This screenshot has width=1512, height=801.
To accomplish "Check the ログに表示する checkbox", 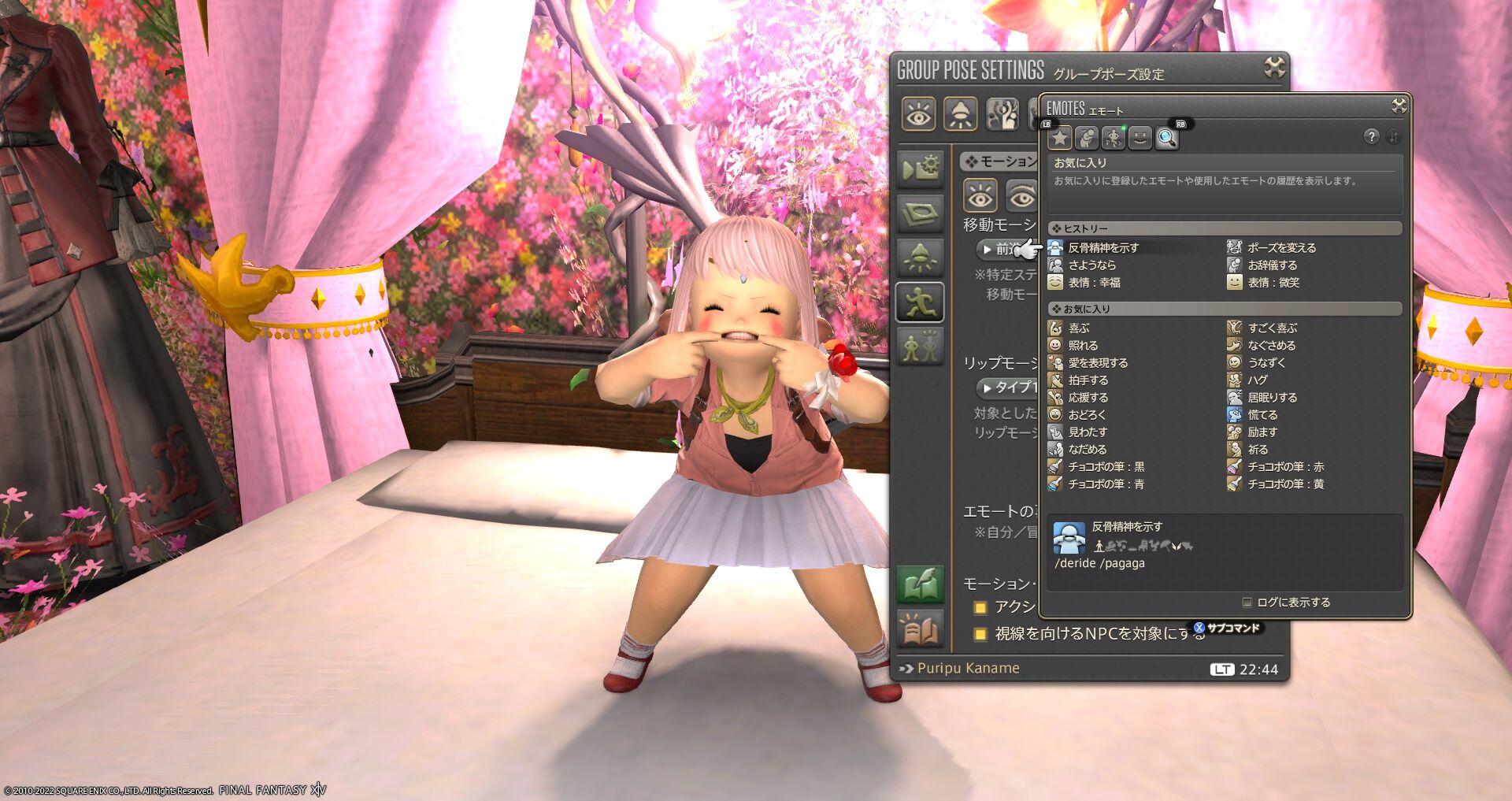I will tap(1247, 602).
